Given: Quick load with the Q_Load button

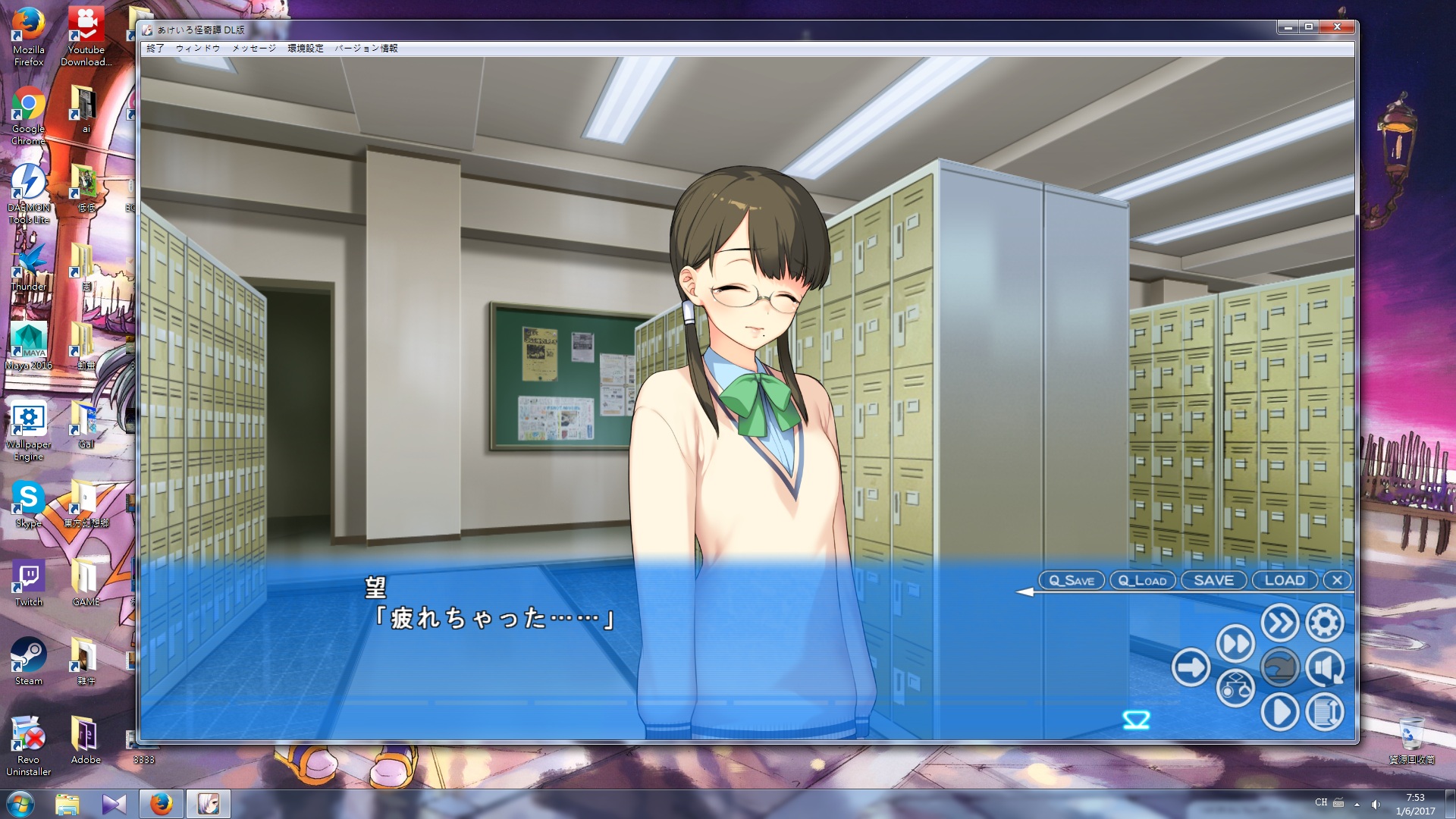Looking at the screenshot, I should (x=1142, y=581).
